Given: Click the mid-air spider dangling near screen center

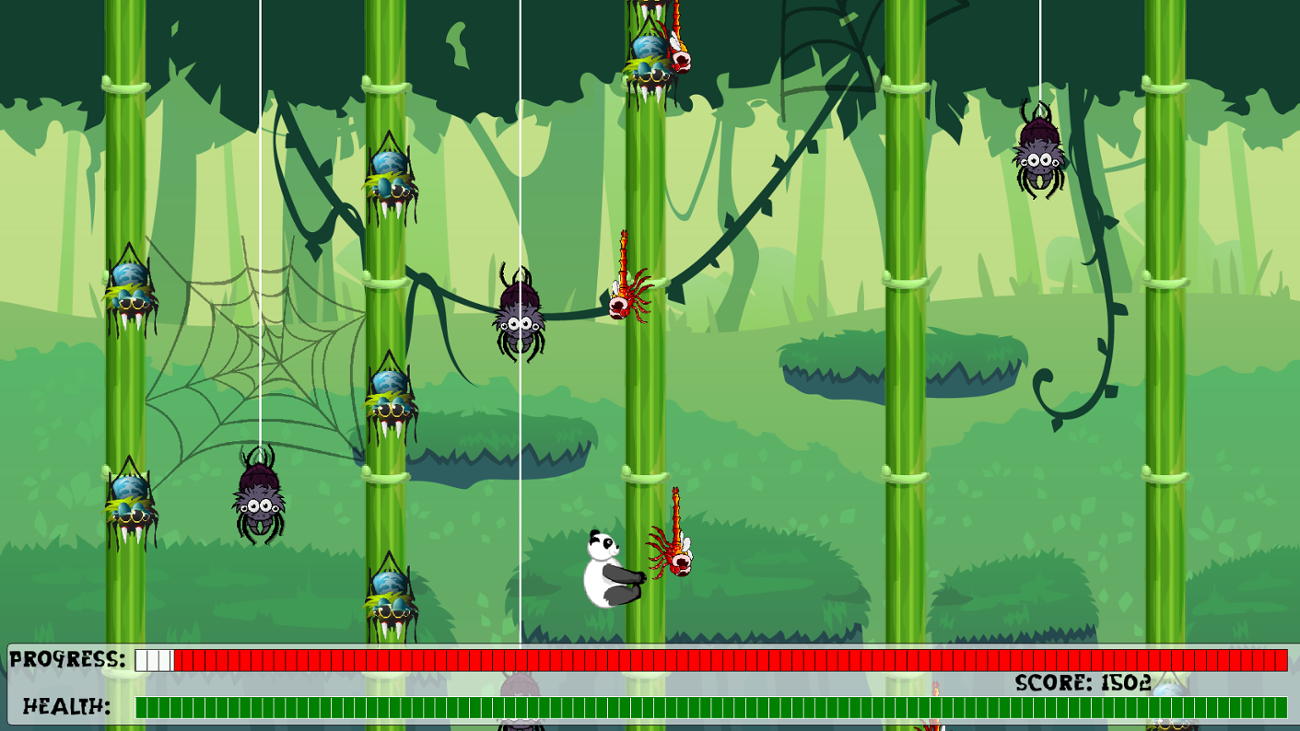Looking at the screenshot, I should pos(519,315).
